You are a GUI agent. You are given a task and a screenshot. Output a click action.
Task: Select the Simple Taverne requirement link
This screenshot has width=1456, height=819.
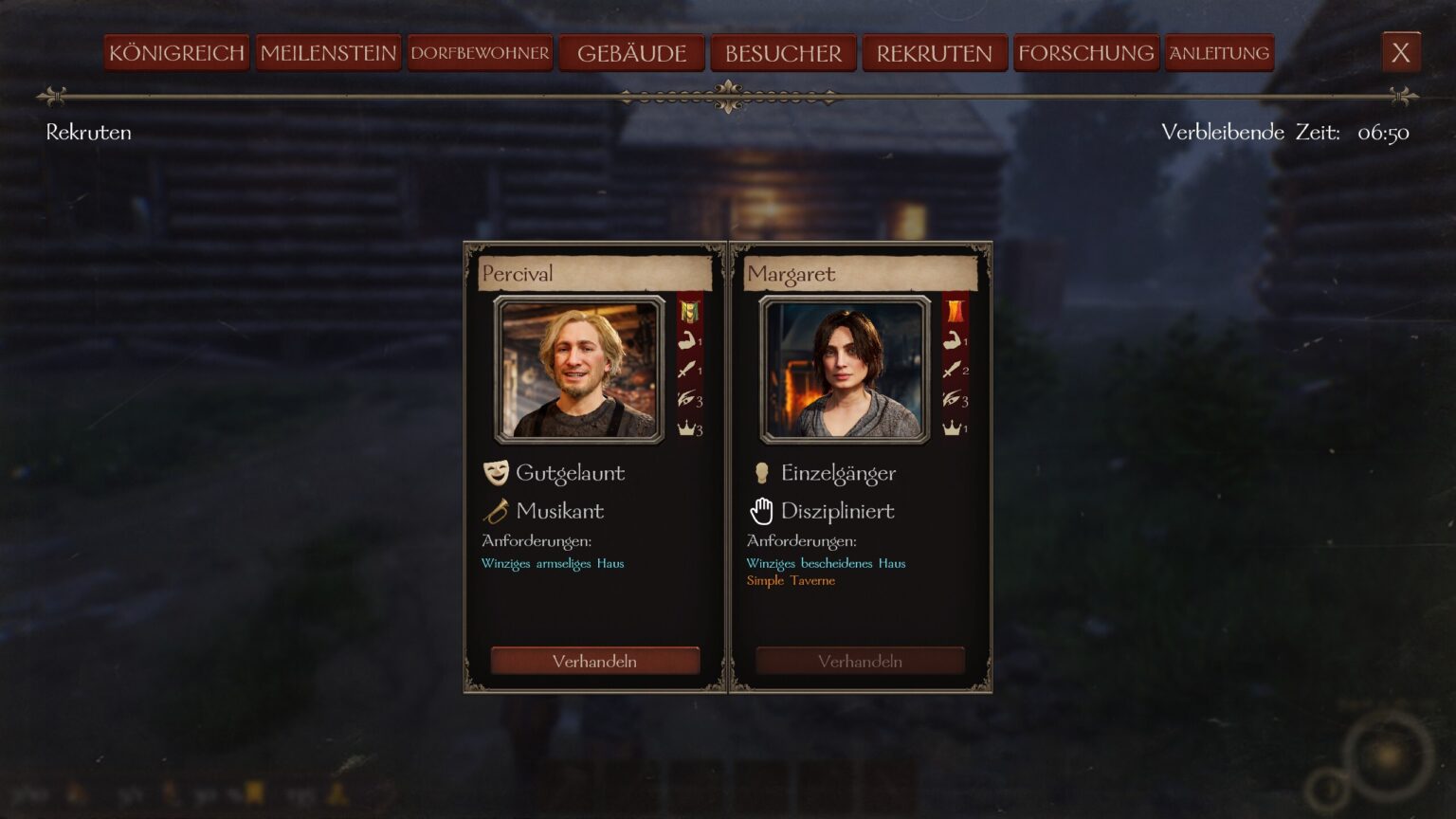791,580
